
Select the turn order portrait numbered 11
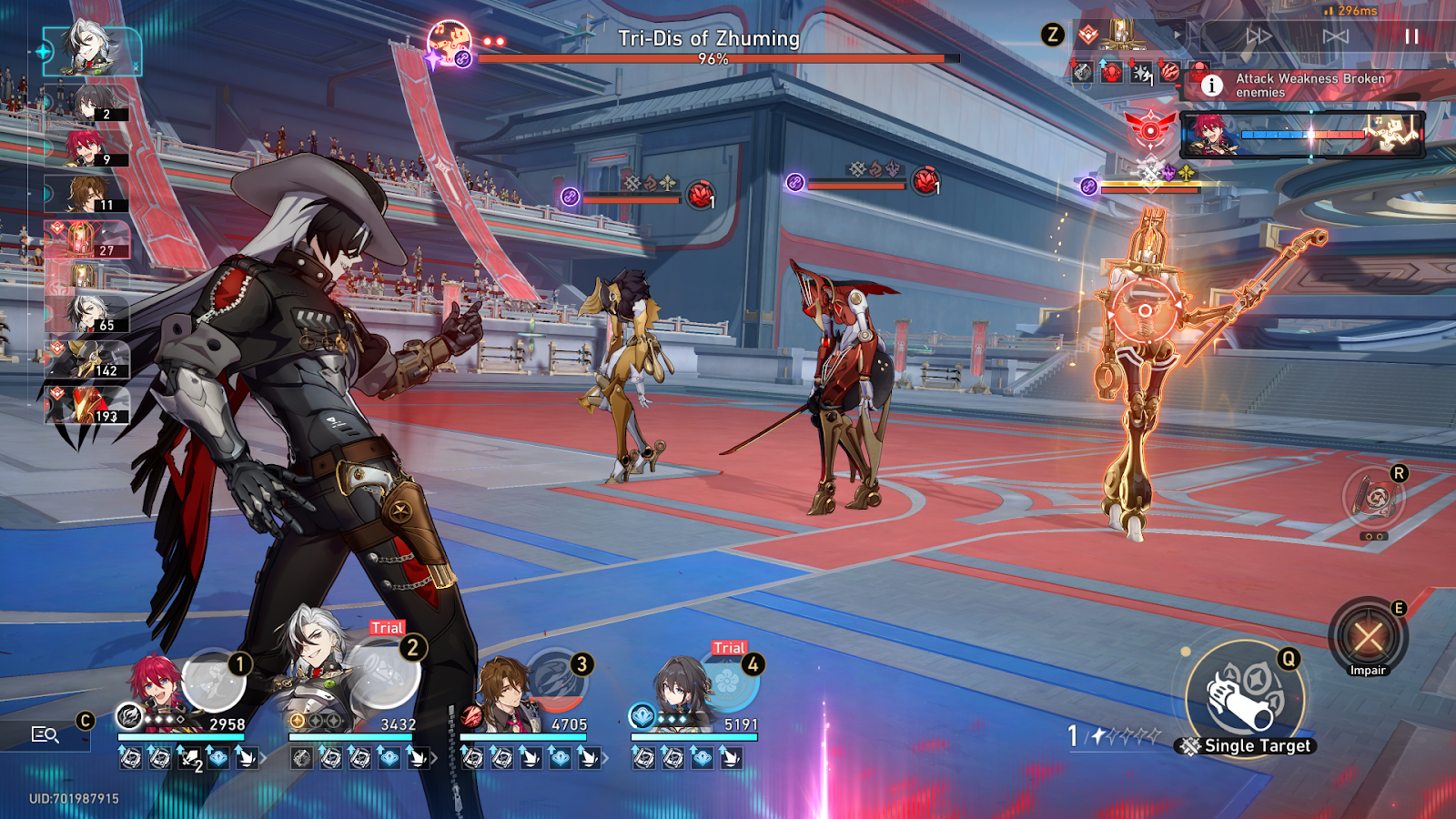tap(87, 194)
